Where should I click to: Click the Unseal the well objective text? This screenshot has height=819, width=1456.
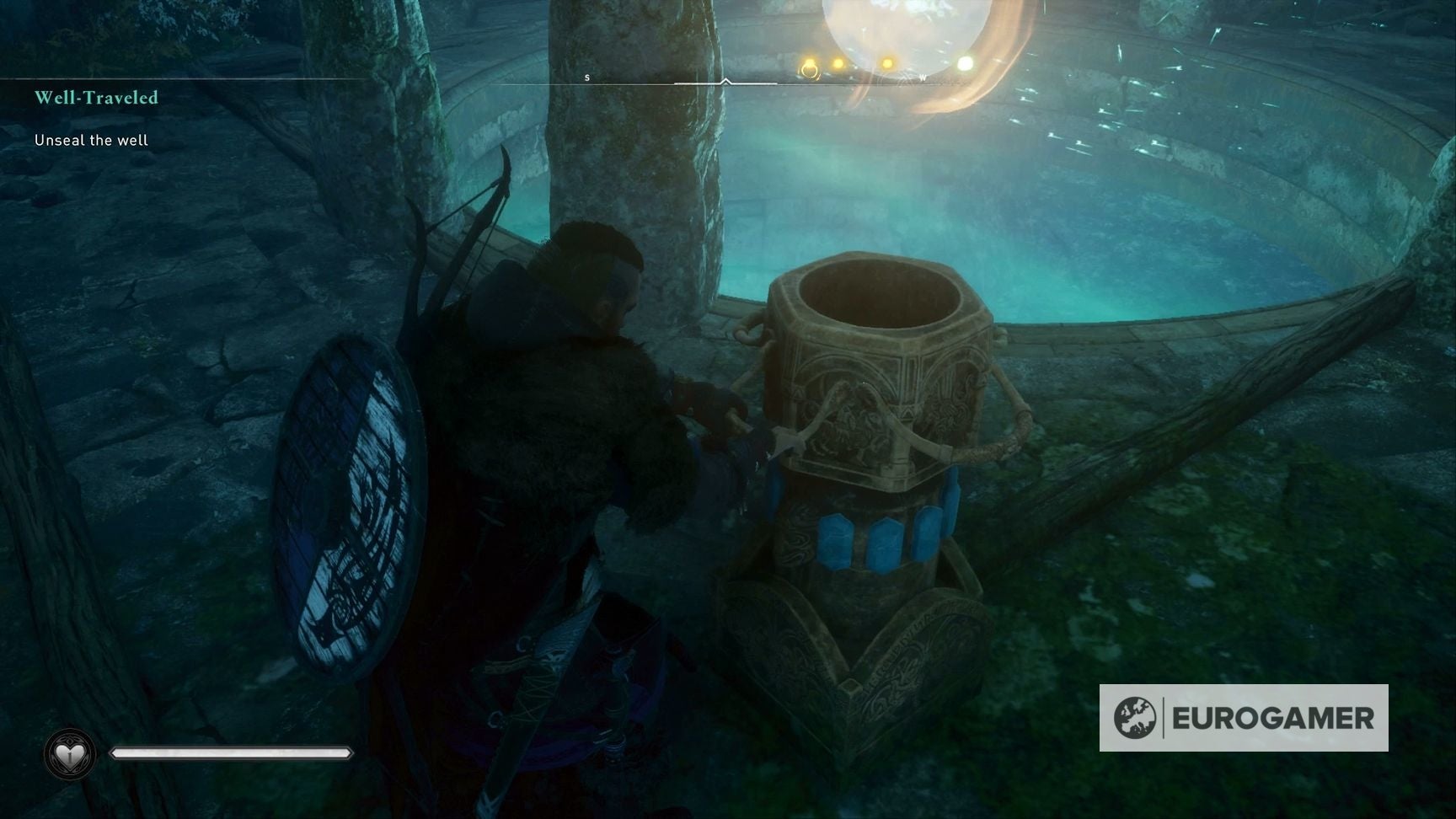[x=90, y=140]
